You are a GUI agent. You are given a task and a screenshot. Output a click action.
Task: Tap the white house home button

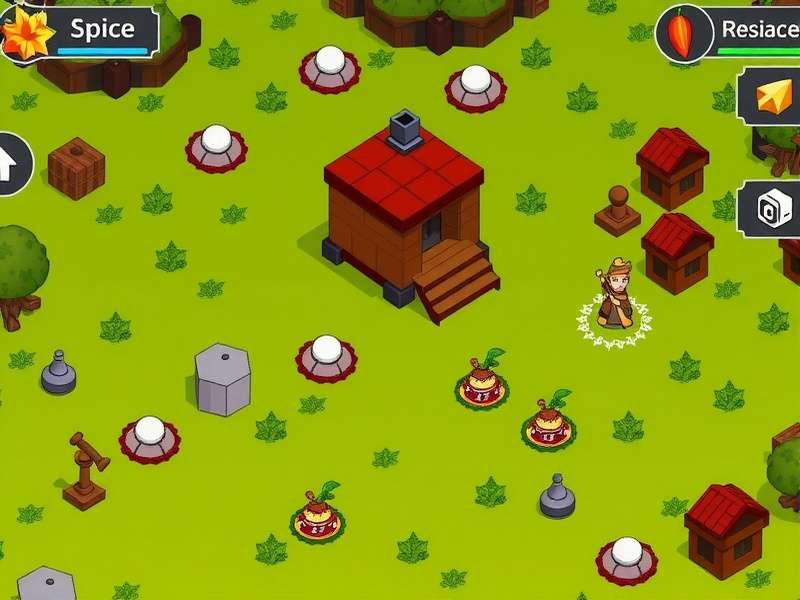pos(10,164)
